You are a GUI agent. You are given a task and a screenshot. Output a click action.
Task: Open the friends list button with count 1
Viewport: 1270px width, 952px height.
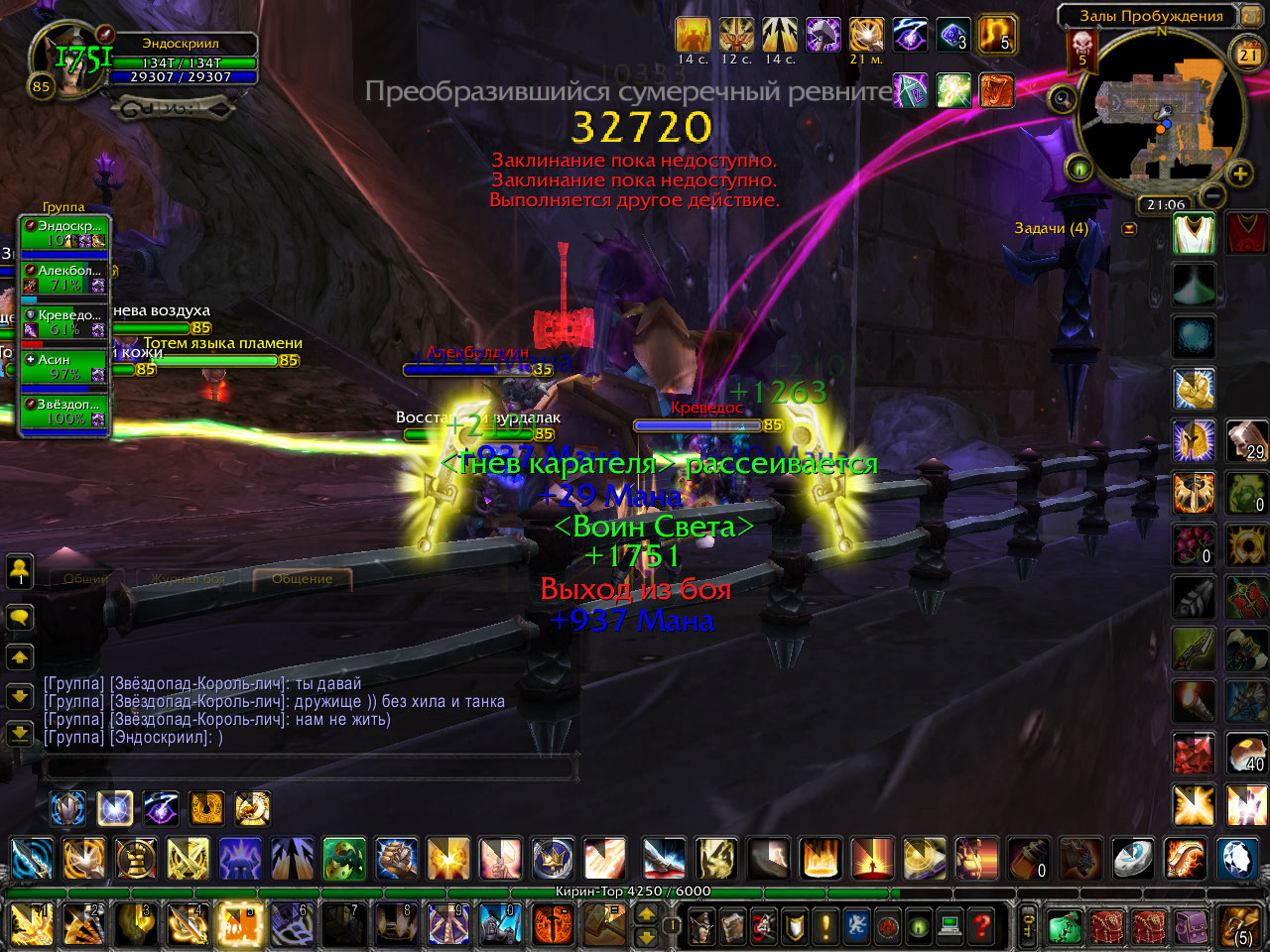click(x=20, y=570)
